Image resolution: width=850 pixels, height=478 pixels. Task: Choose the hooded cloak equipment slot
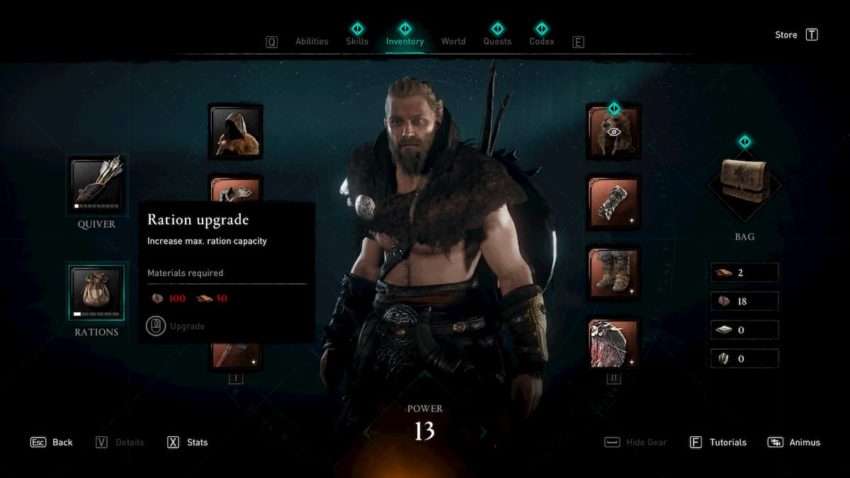click(235, 132)
